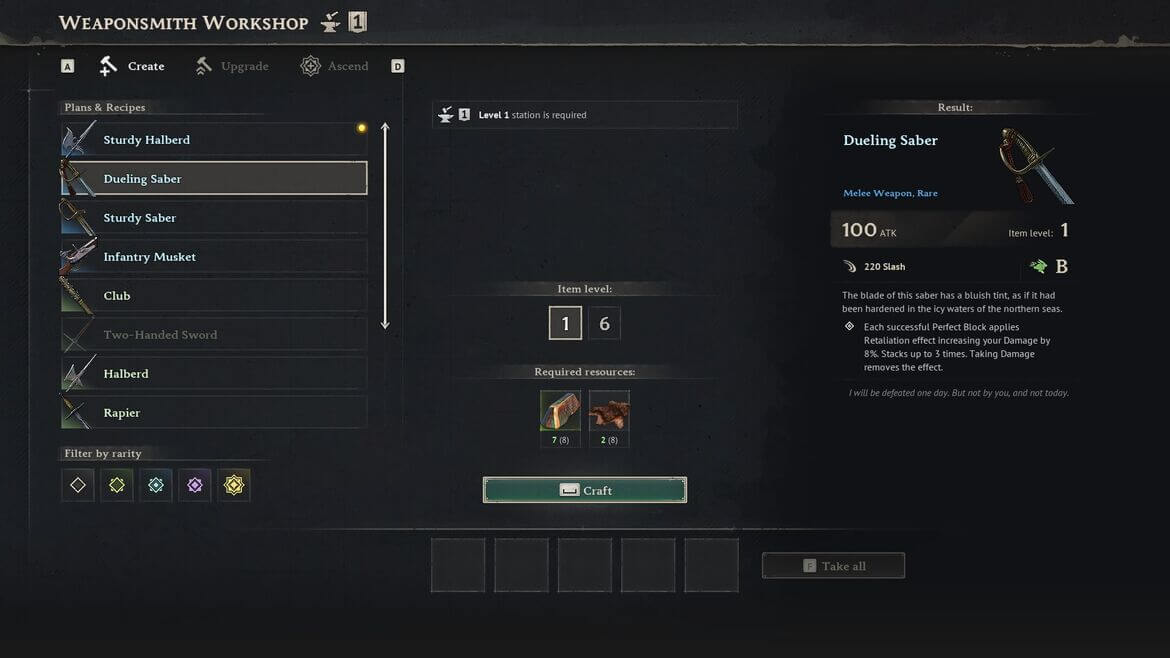Set item level to 1

[x=565, y=324]
